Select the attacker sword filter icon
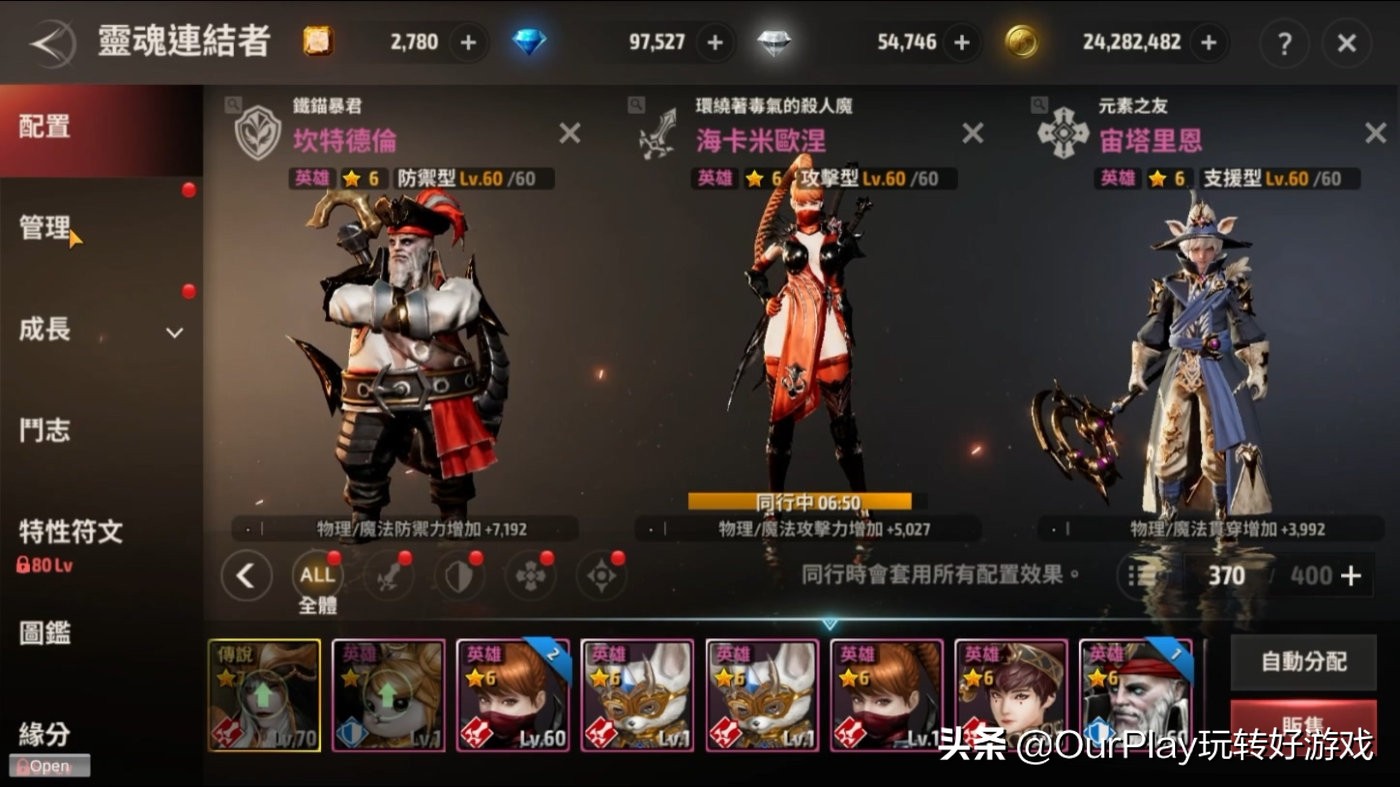Image resolution: width=1400 pixels, height=787 pixels. click(388, 577)
